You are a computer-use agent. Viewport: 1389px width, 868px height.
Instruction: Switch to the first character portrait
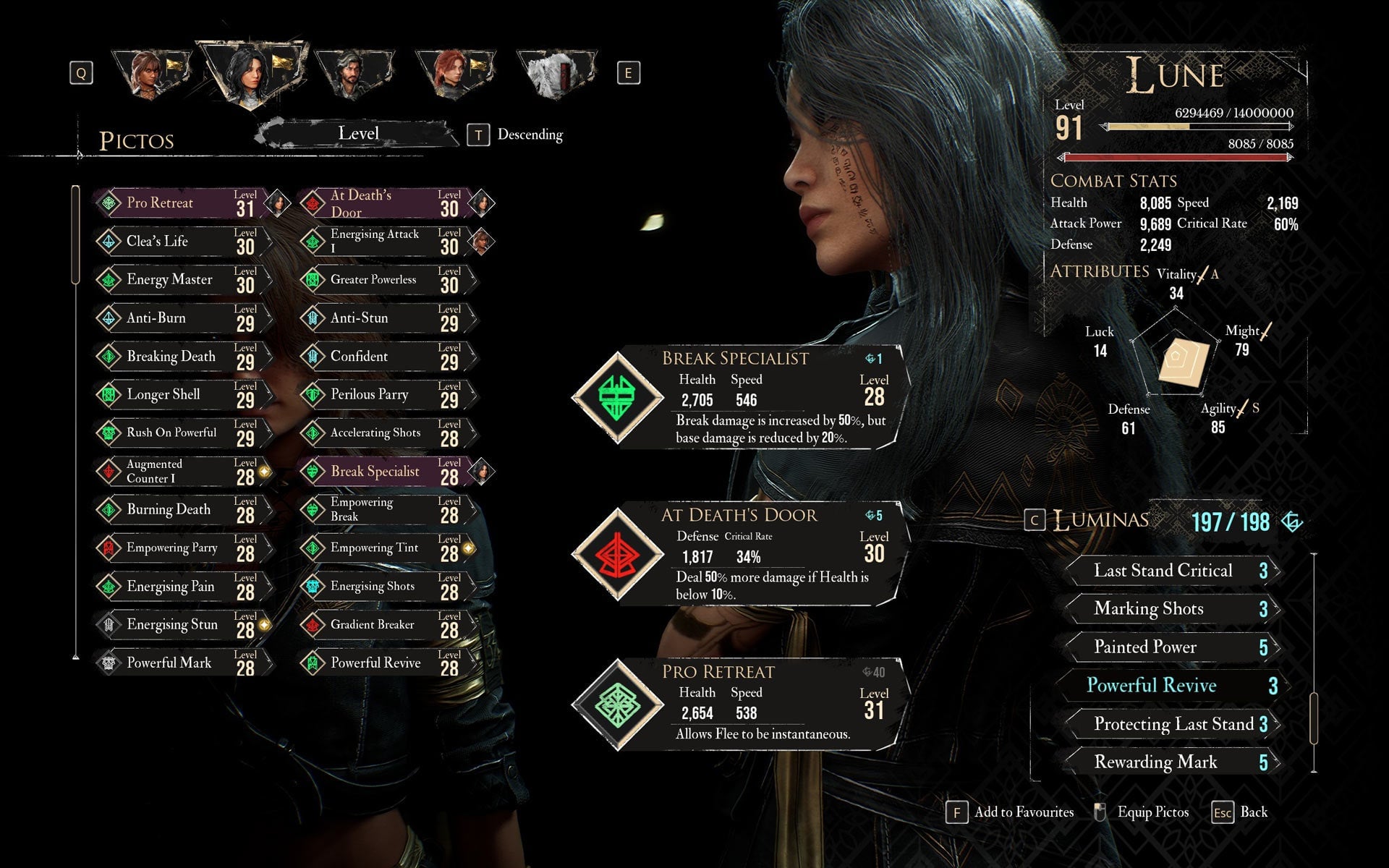click(x=153, y=72)
